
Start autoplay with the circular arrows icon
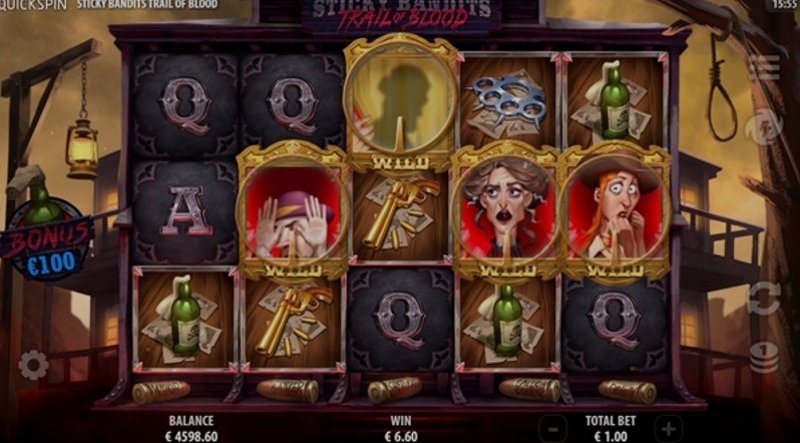click(x=765, y=298)
